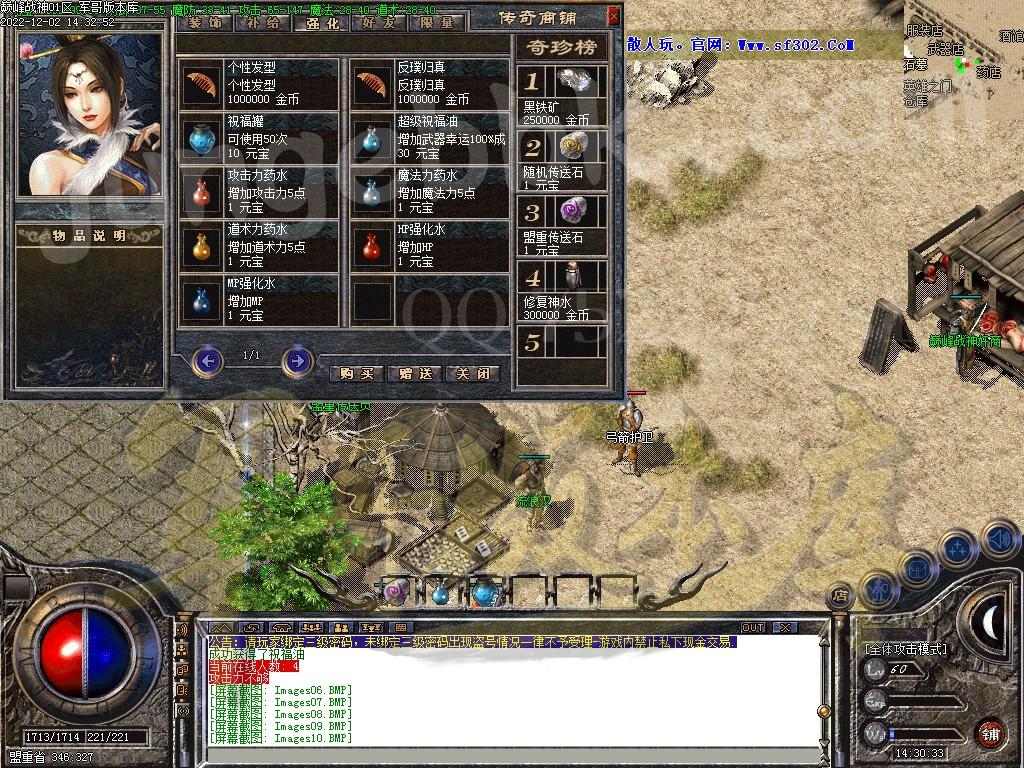The height and width of the screenshot is (768, 1024).
Task: Open the 补给 shop tab
Action: click(265, 22)
